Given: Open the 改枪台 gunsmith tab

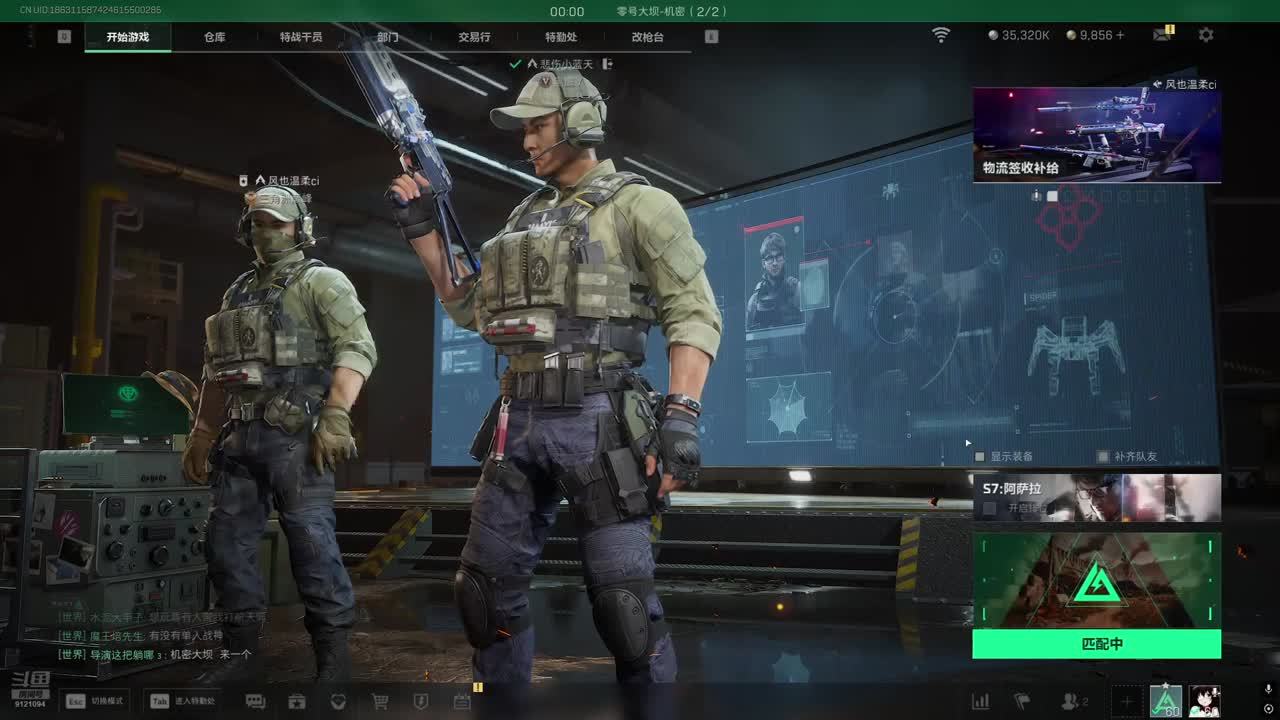Looking at the screenshot, I should point(647,37).
